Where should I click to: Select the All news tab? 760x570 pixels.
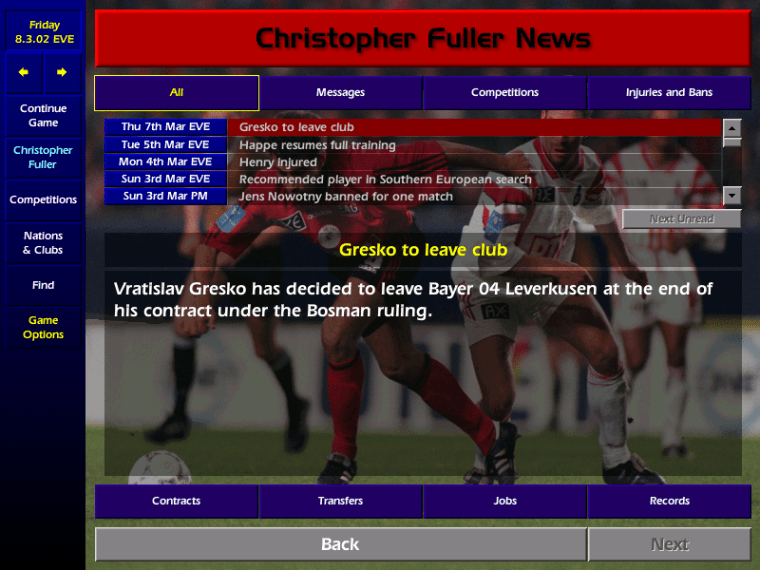[177, 93]
